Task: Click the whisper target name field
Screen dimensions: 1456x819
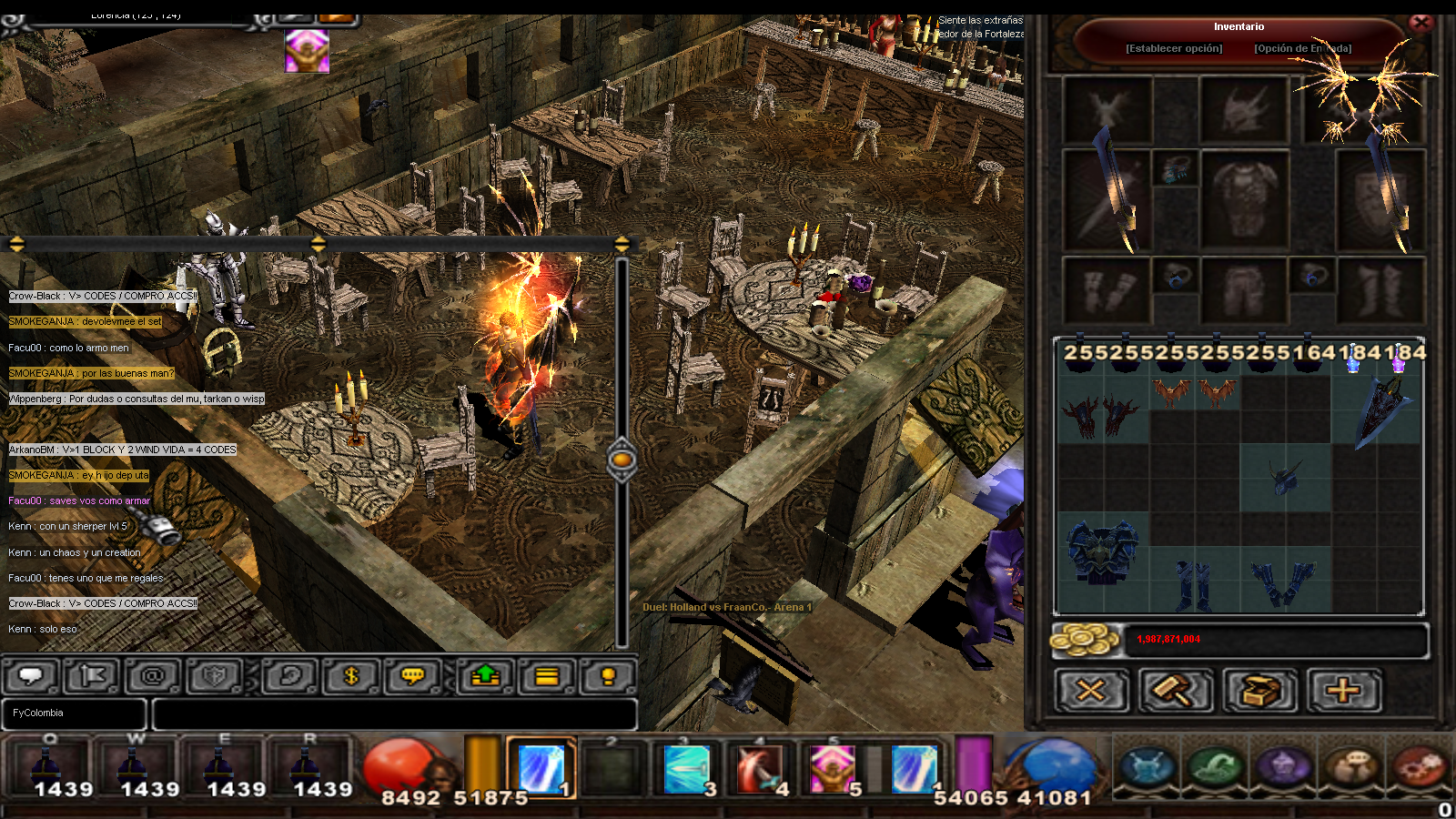Action: pos(74,713)
